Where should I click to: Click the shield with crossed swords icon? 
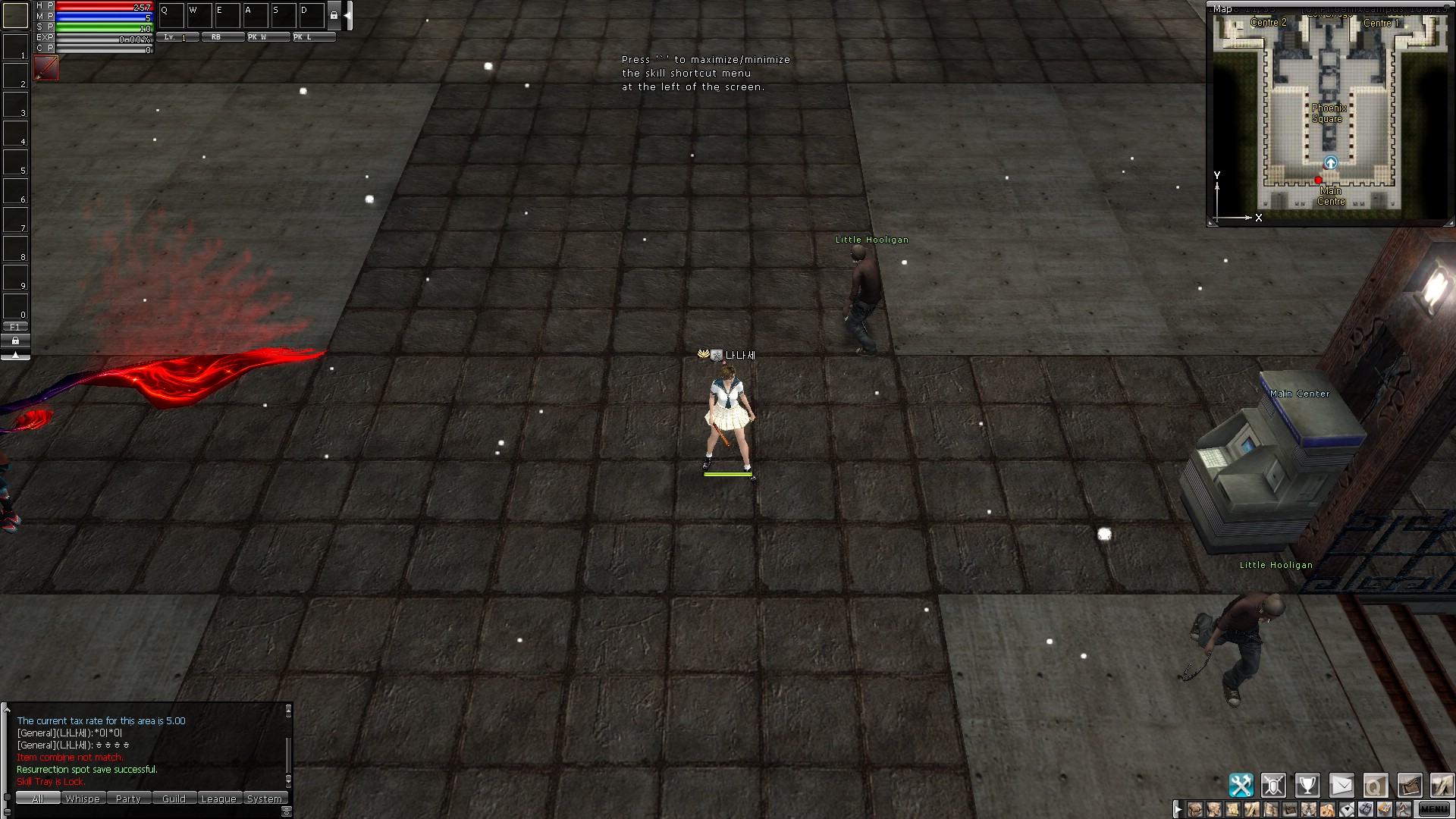[1274, 786]
